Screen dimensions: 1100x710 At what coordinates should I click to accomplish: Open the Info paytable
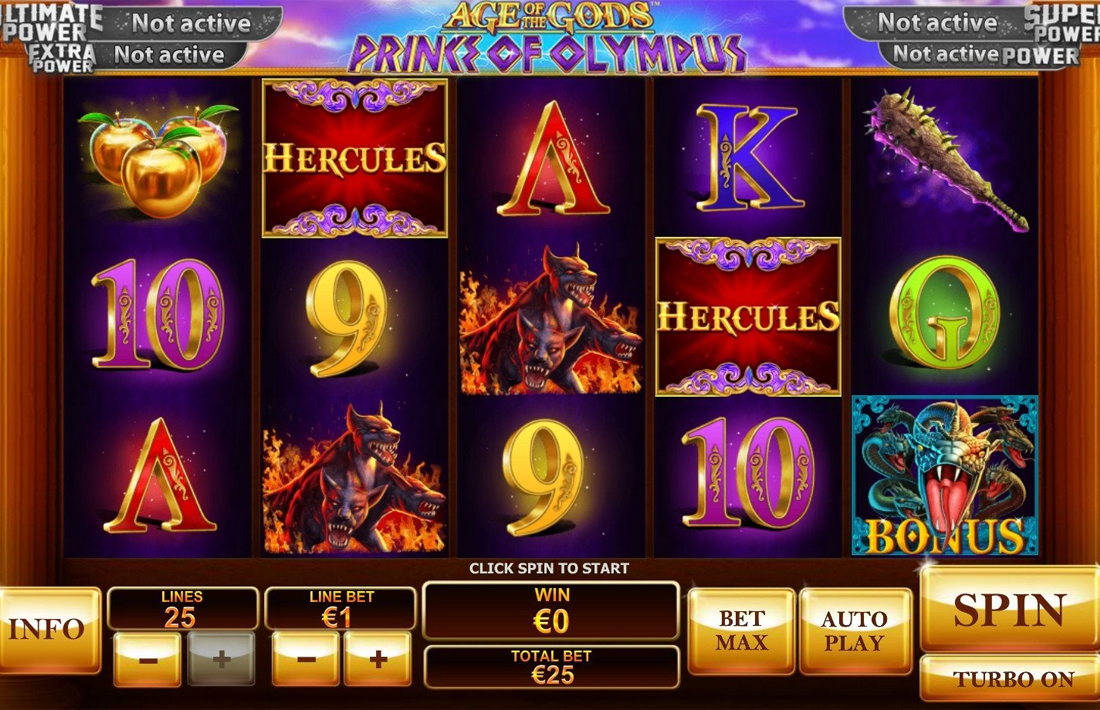coord(47,629)
